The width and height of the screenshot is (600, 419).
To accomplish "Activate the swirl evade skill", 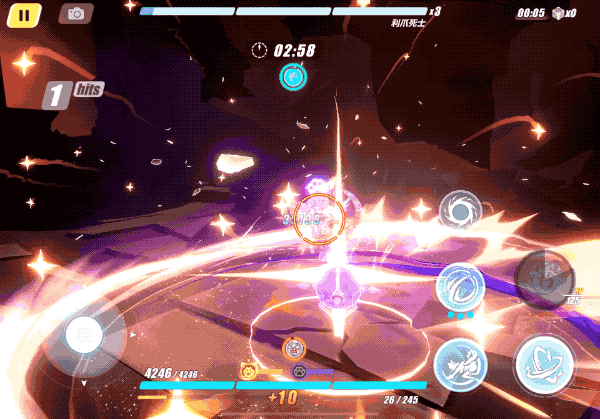I will click(x=461, y=213).
